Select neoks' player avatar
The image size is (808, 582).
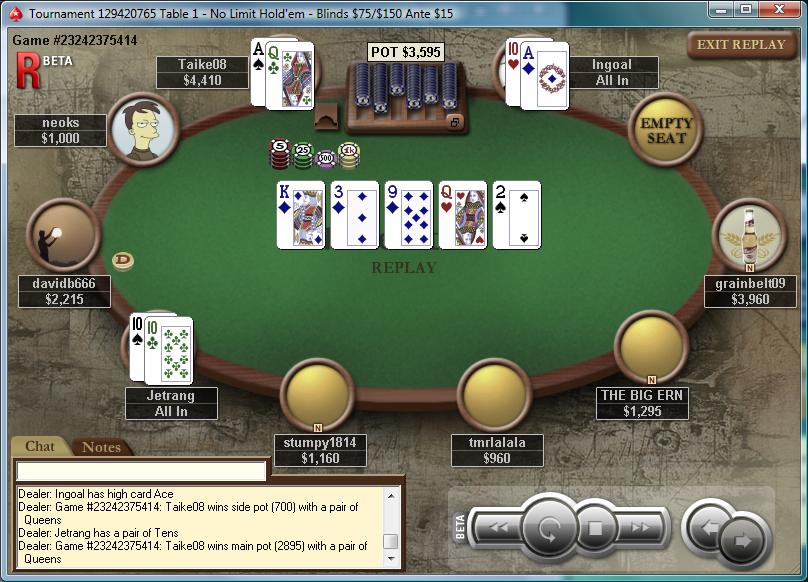pyautogui.click(x=144, y=129)
